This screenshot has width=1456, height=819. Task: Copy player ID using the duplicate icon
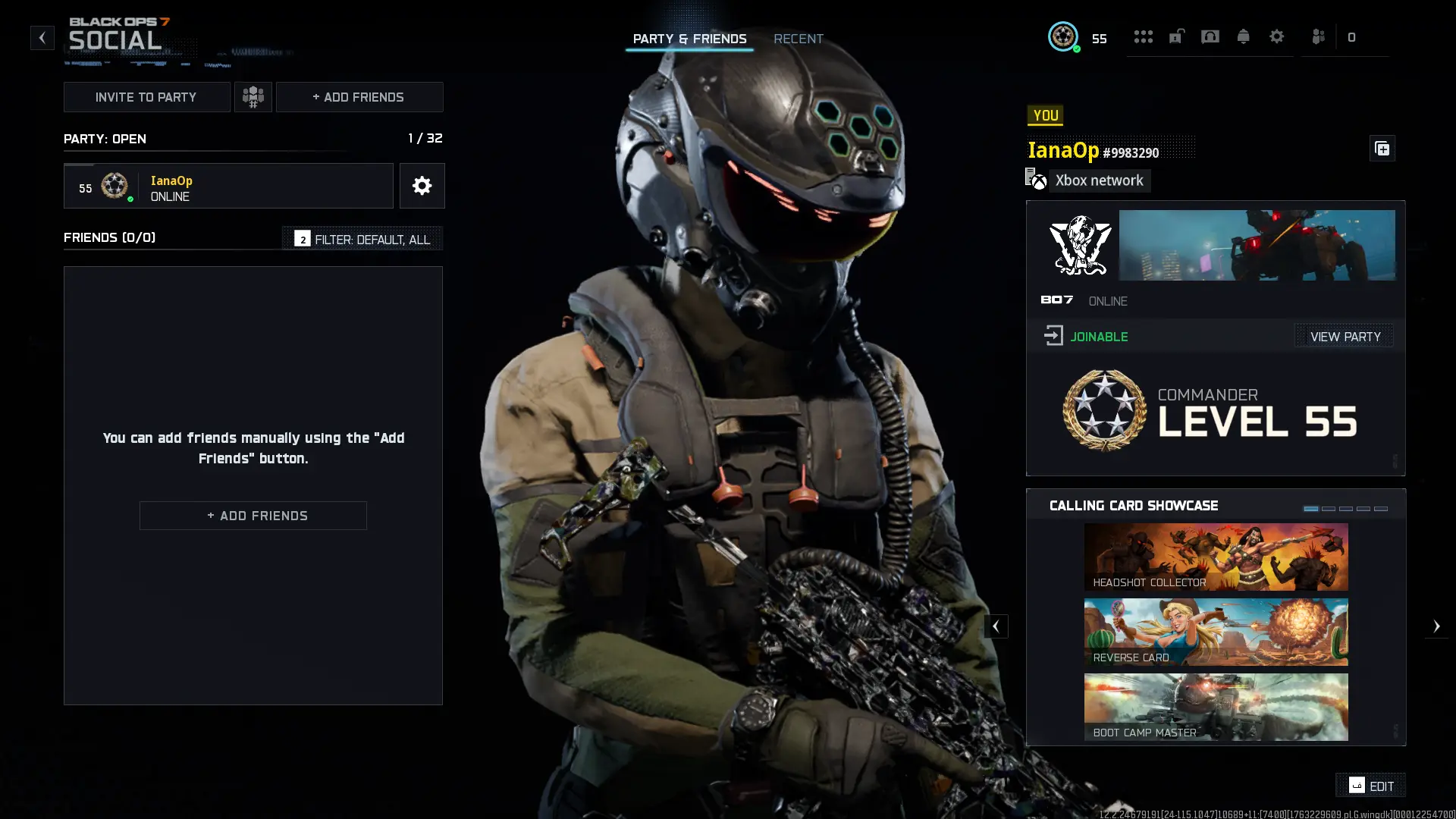click(x=1382, y=149)
